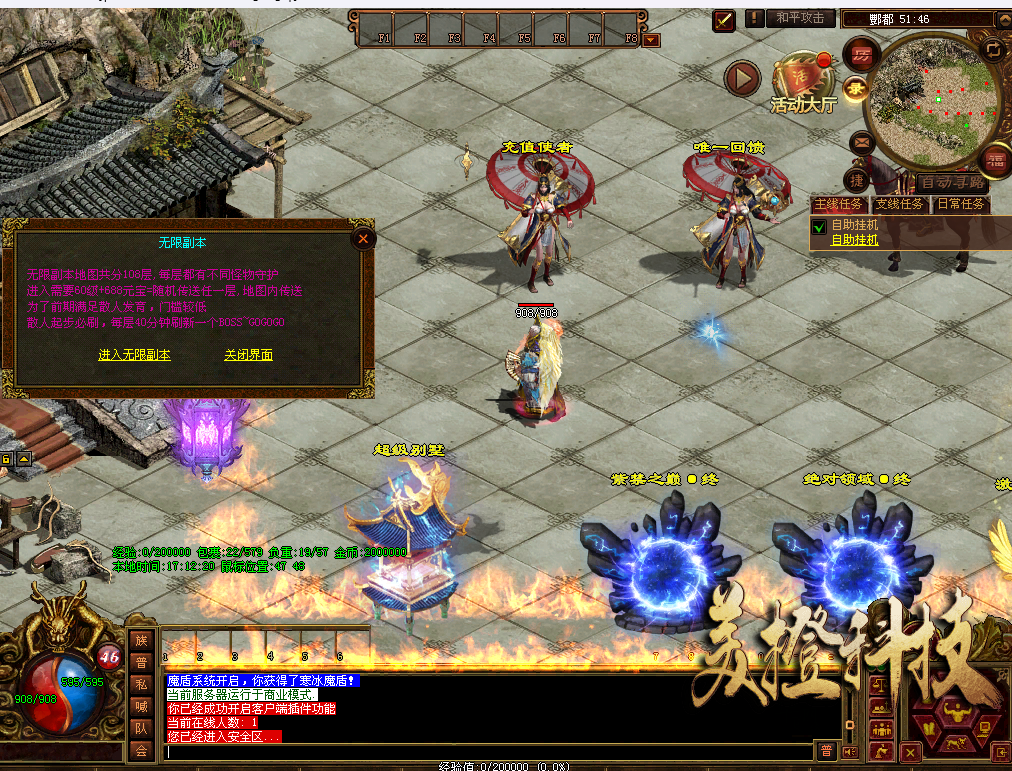Switch to the 支线任务 tab

pos(899,204)
